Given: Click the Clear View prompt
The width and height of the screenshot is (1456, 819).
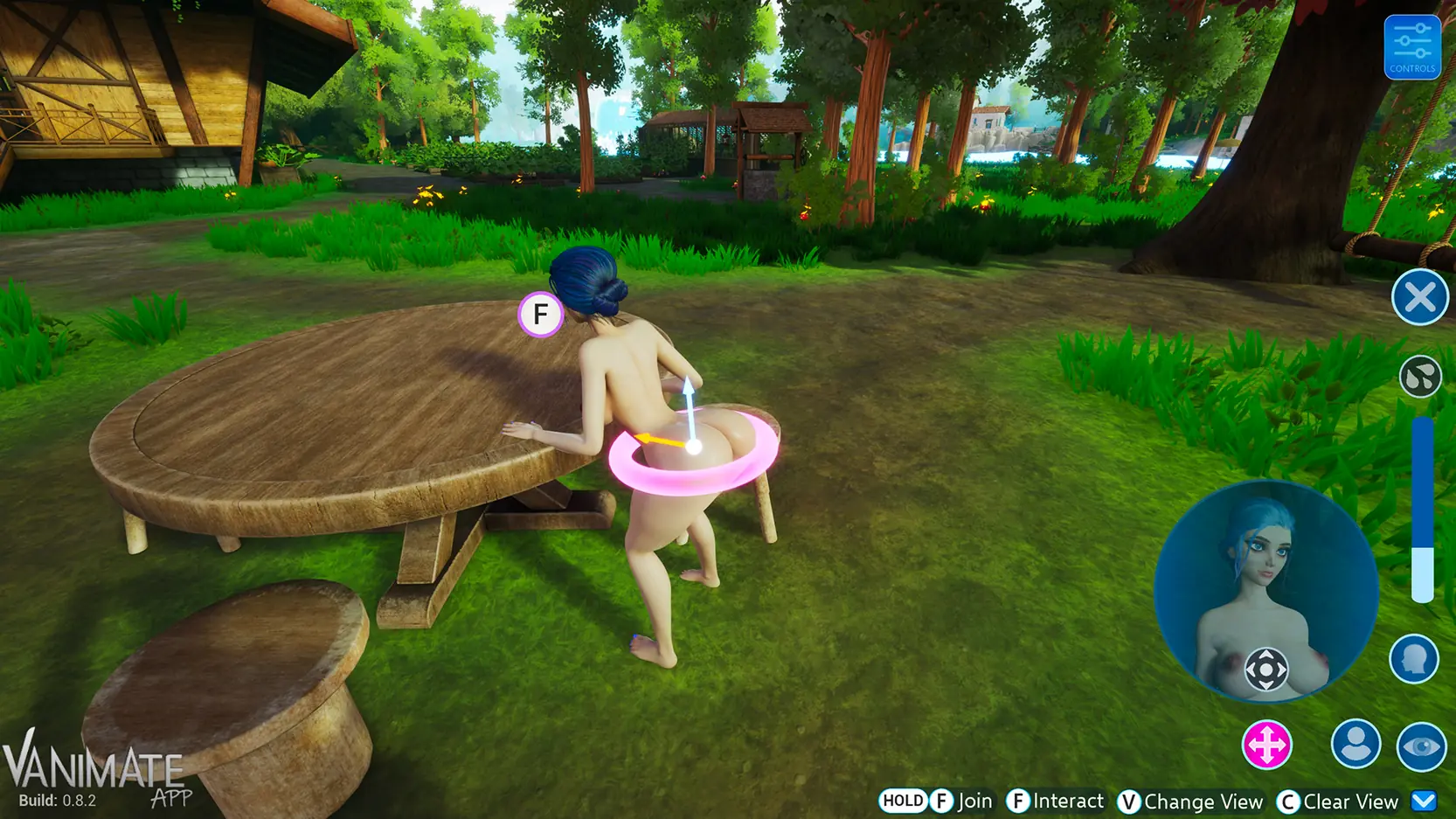Looking at the screenshot, I should coord(1350,800).
